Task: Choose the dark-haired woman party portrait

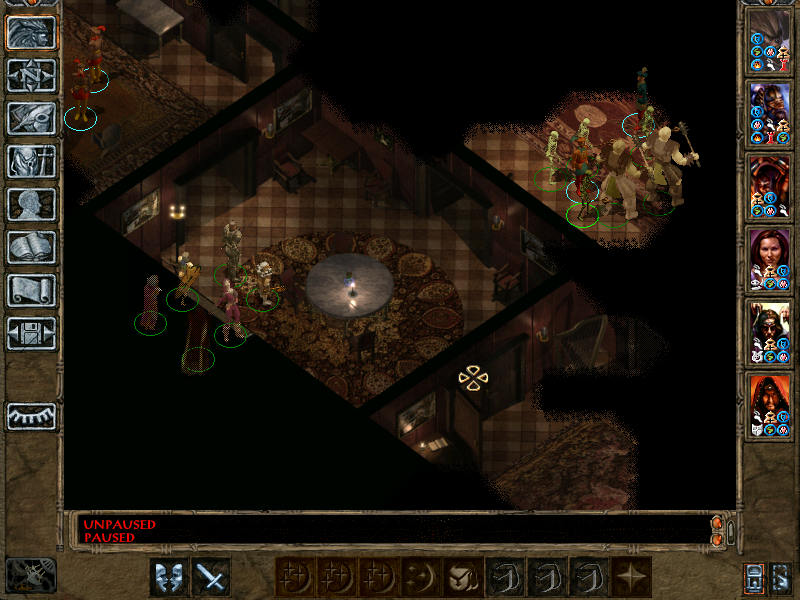Action: [770, 258]
